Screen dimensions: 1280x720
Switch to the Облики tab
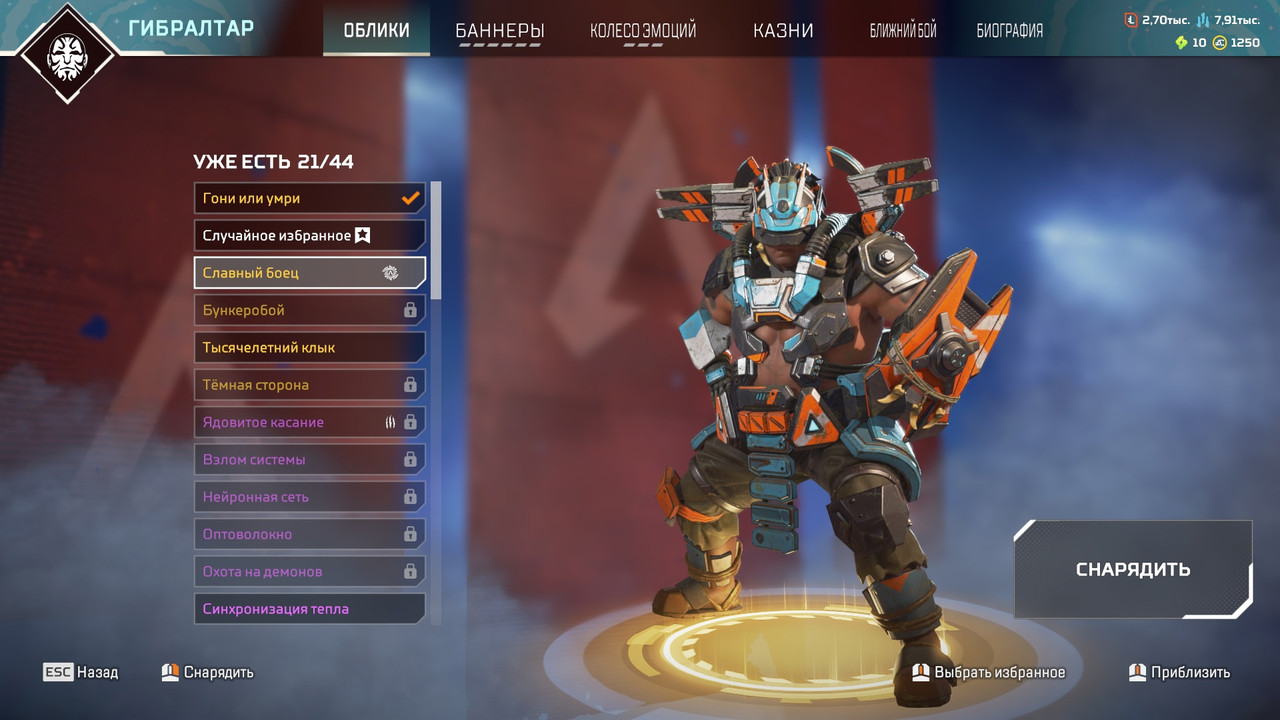point(376,30)
